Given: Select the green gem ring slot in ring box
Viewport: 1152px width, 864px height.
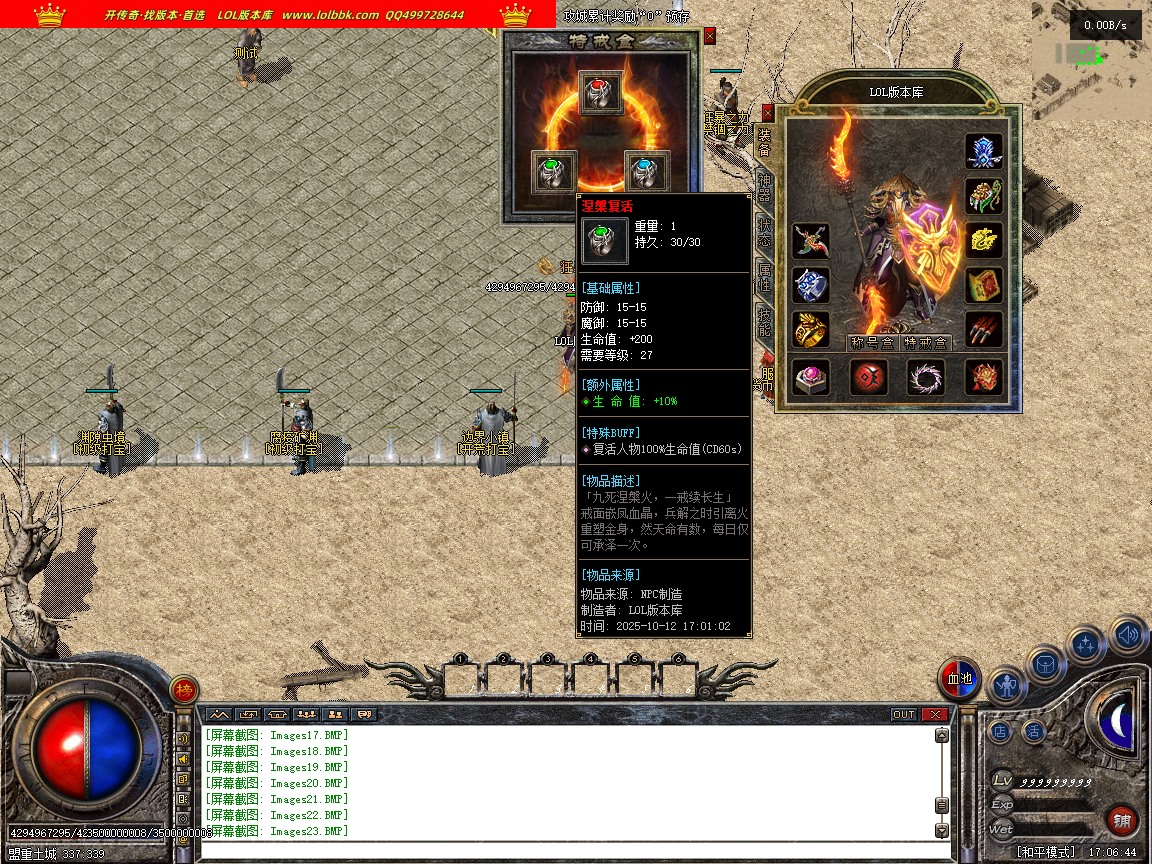Looking at the screenshot, I should point(554,171).
